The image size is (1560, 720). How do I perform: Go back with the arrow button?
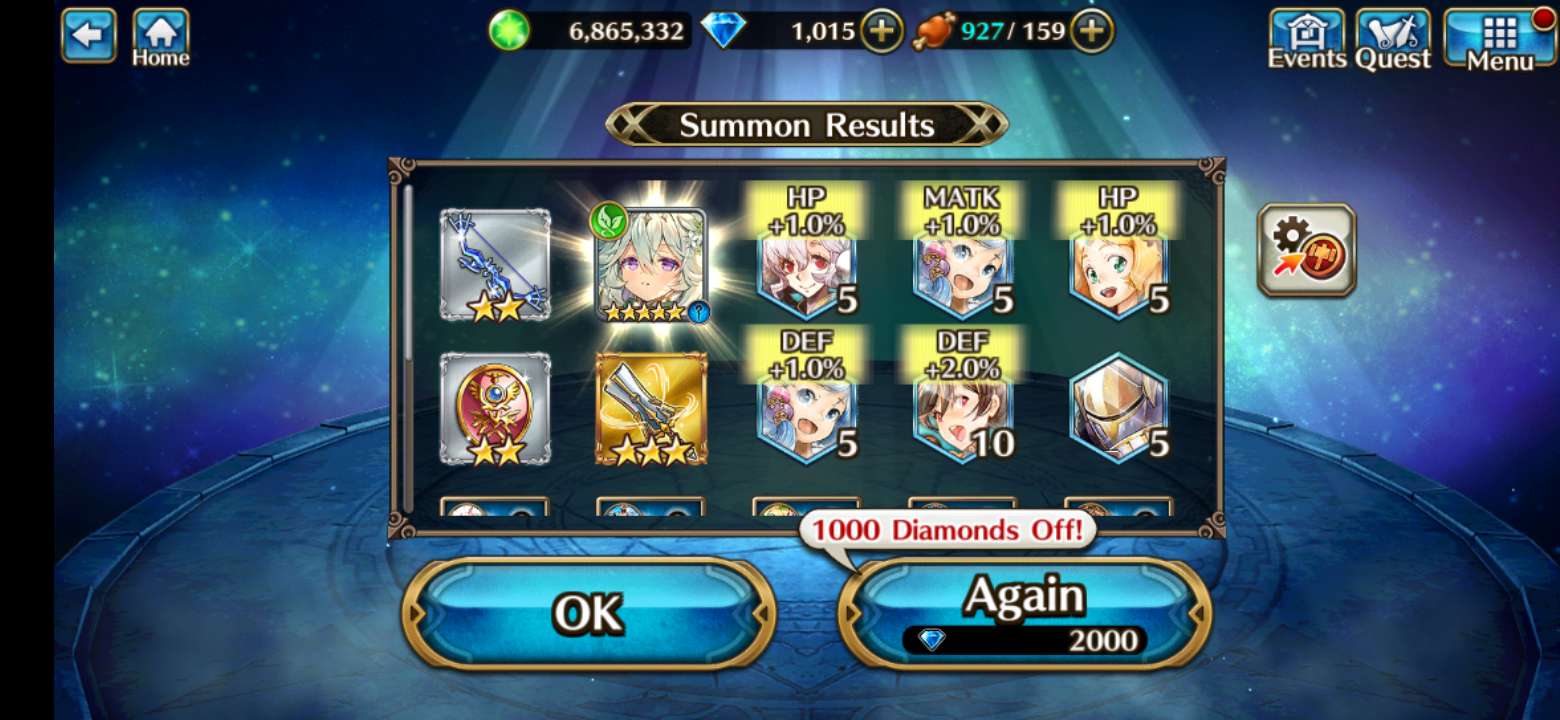(x=88, y=35)
